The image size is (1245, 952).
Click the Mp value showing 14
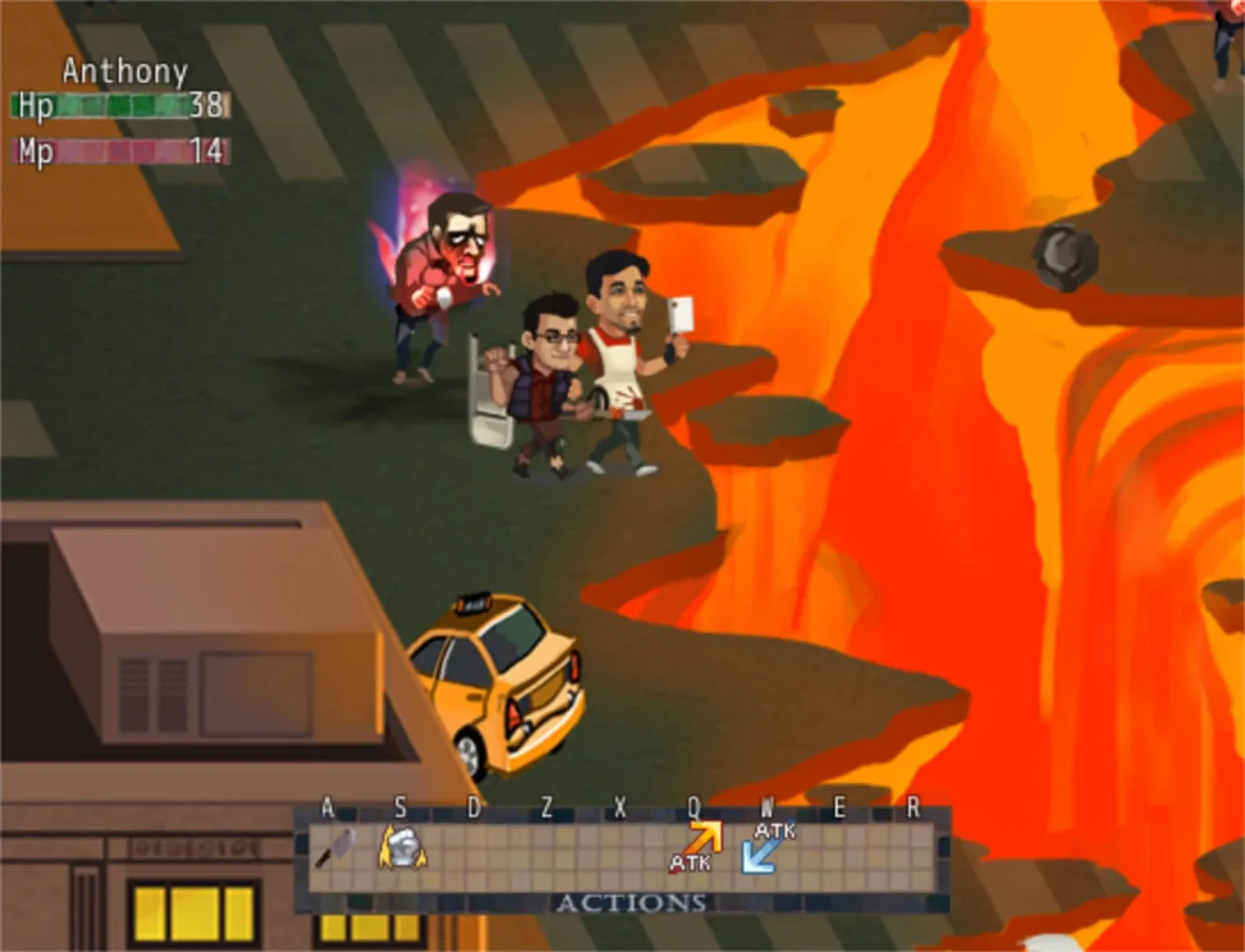coord(205,150)
